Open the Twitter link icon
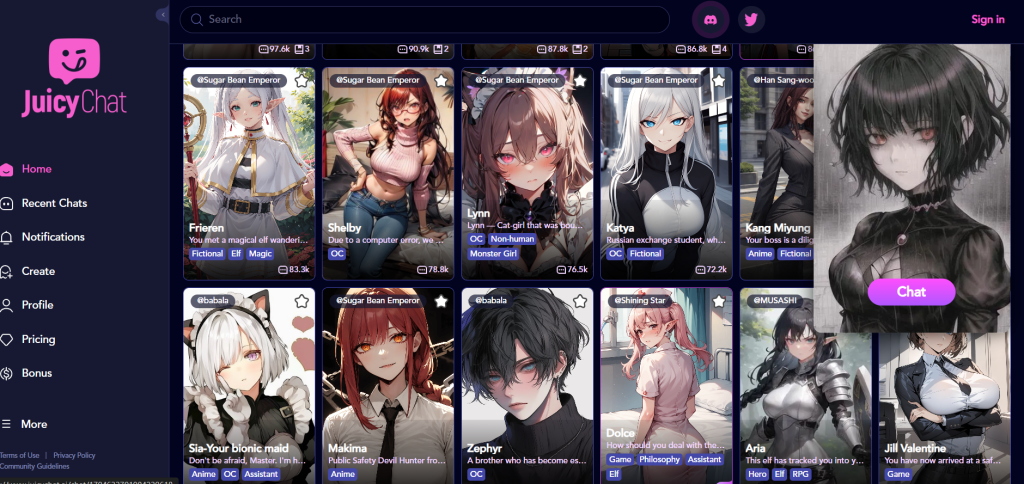1024x484 pixels. pos(751,19)
